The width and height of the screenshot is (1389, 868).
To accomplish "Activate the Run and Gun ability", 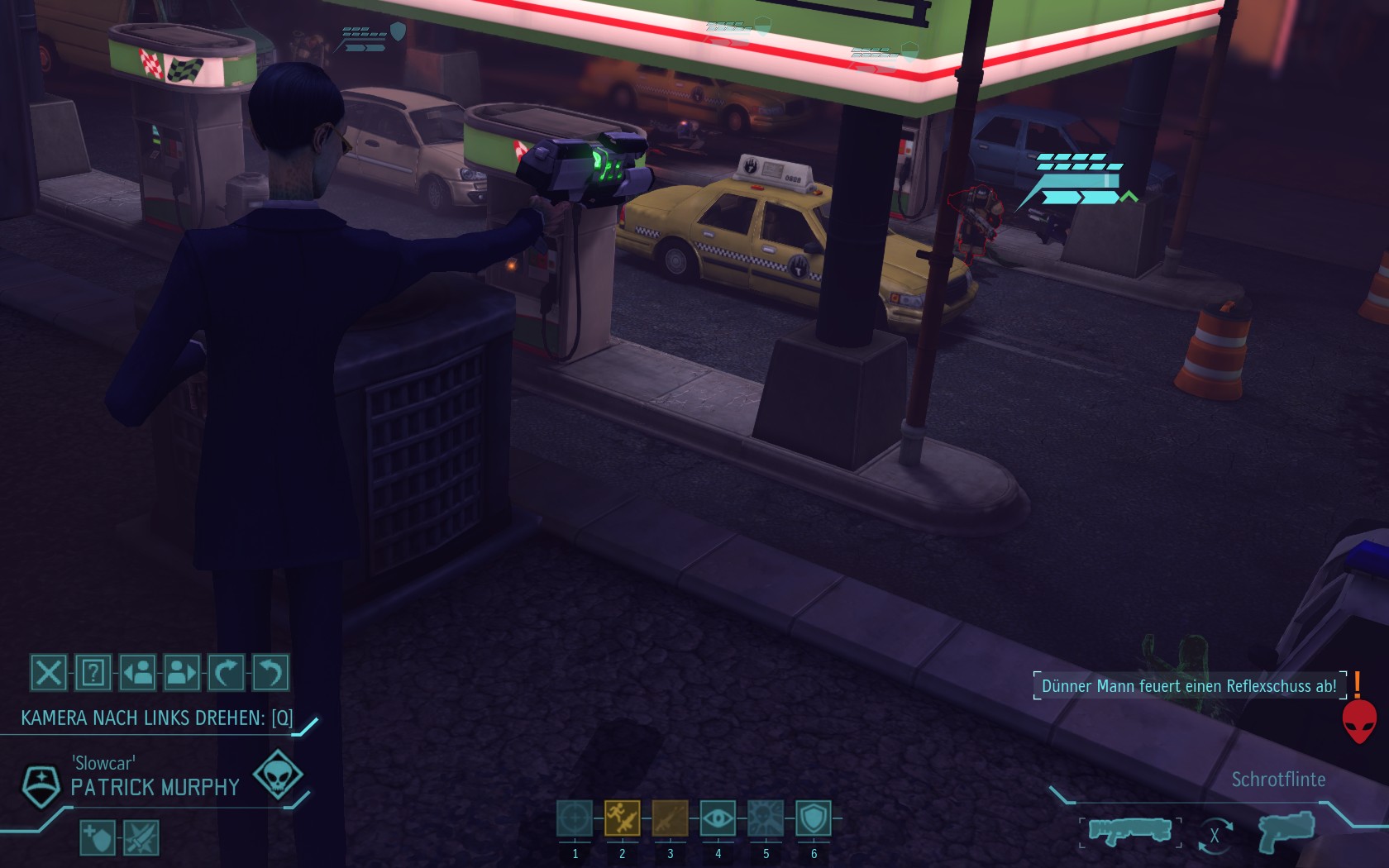I will click(623, 818).
